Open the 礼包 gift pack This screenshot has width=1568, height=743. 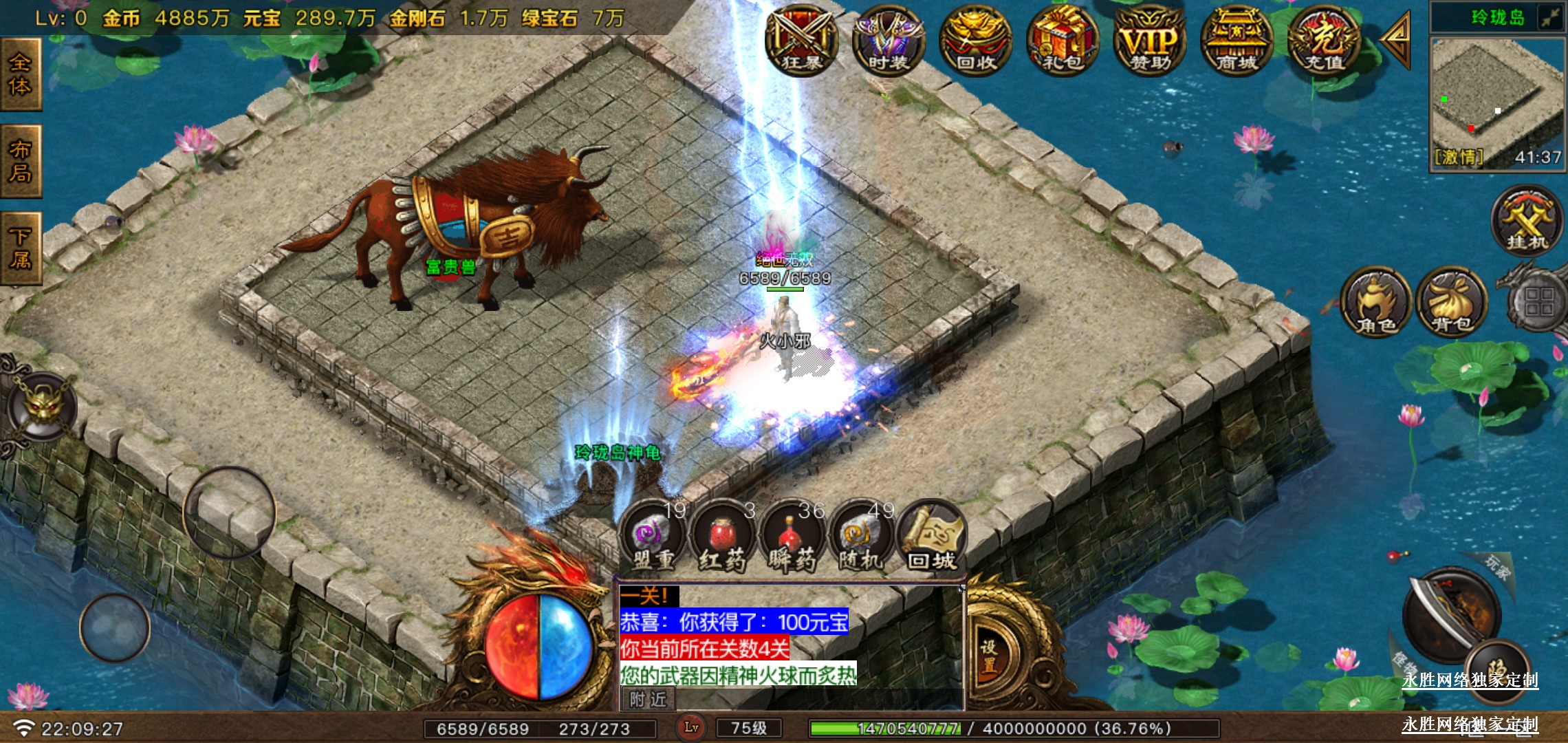tap(1063, 43)
